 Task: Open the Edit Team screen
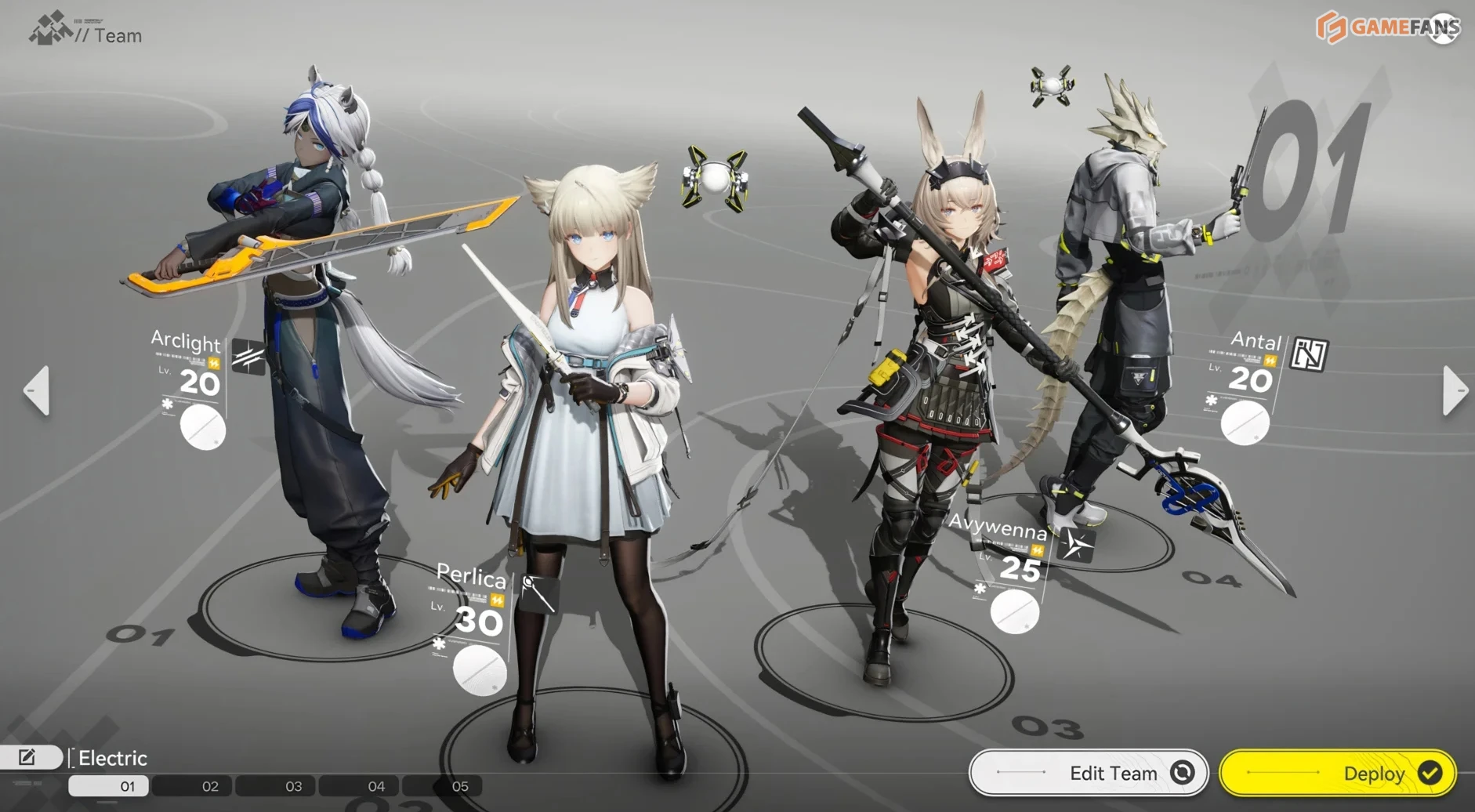click(1089, 774)
